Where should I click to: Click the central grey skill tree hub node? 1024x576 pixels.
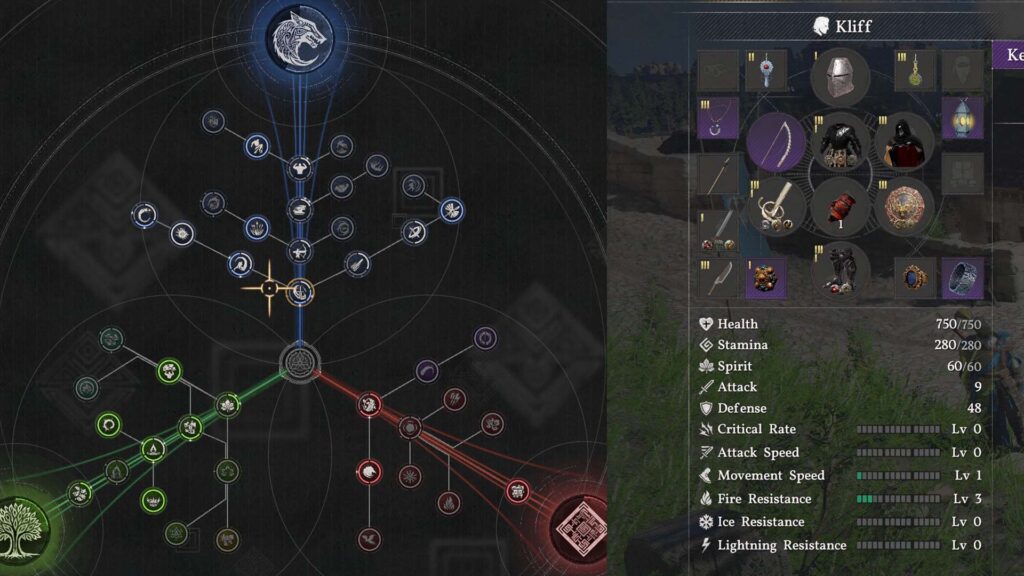click(x=298, y=360)
